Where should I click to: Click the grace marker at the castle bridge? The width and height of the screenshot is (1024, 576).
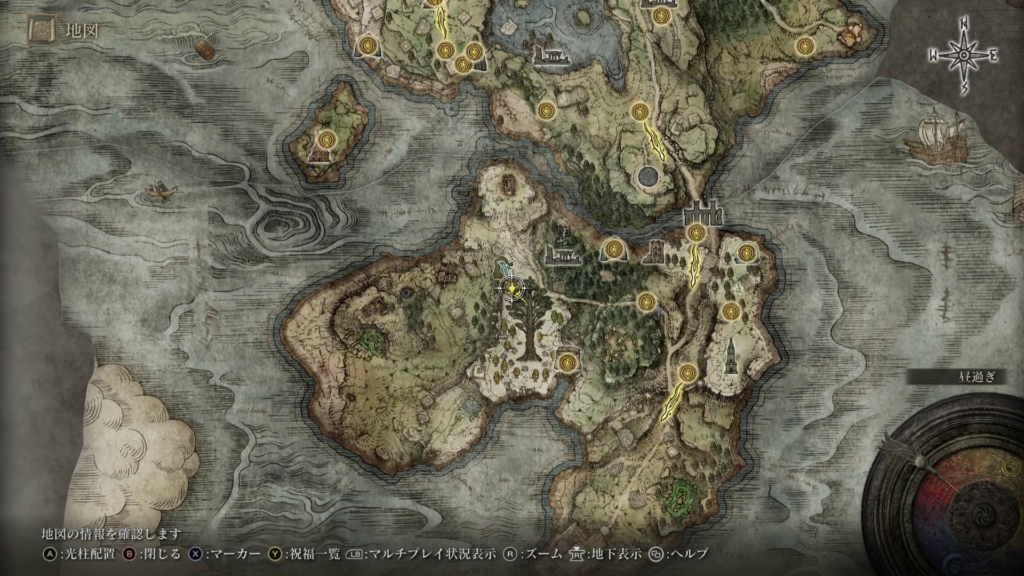click(x=697, y=233)
